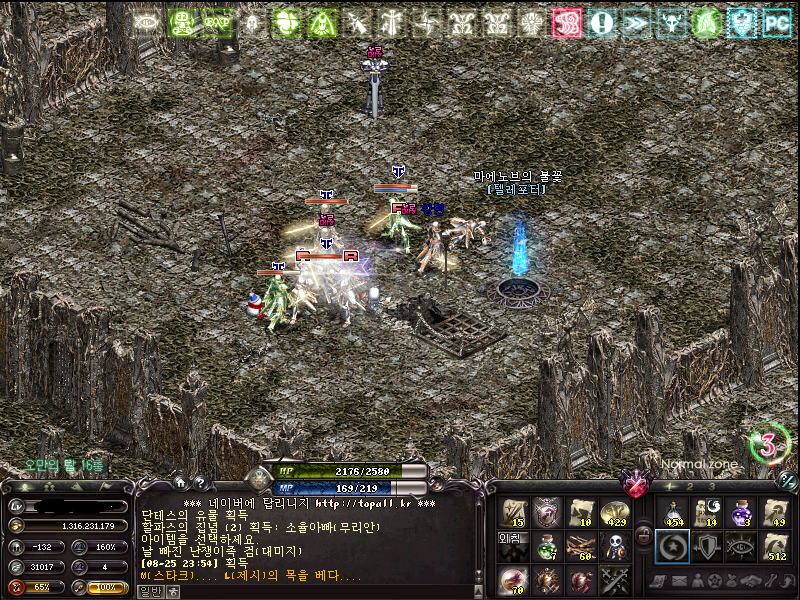This screenshot has width=800, height=600.
Task: Use the gold coin item showing 429
Action: point(613,513)
